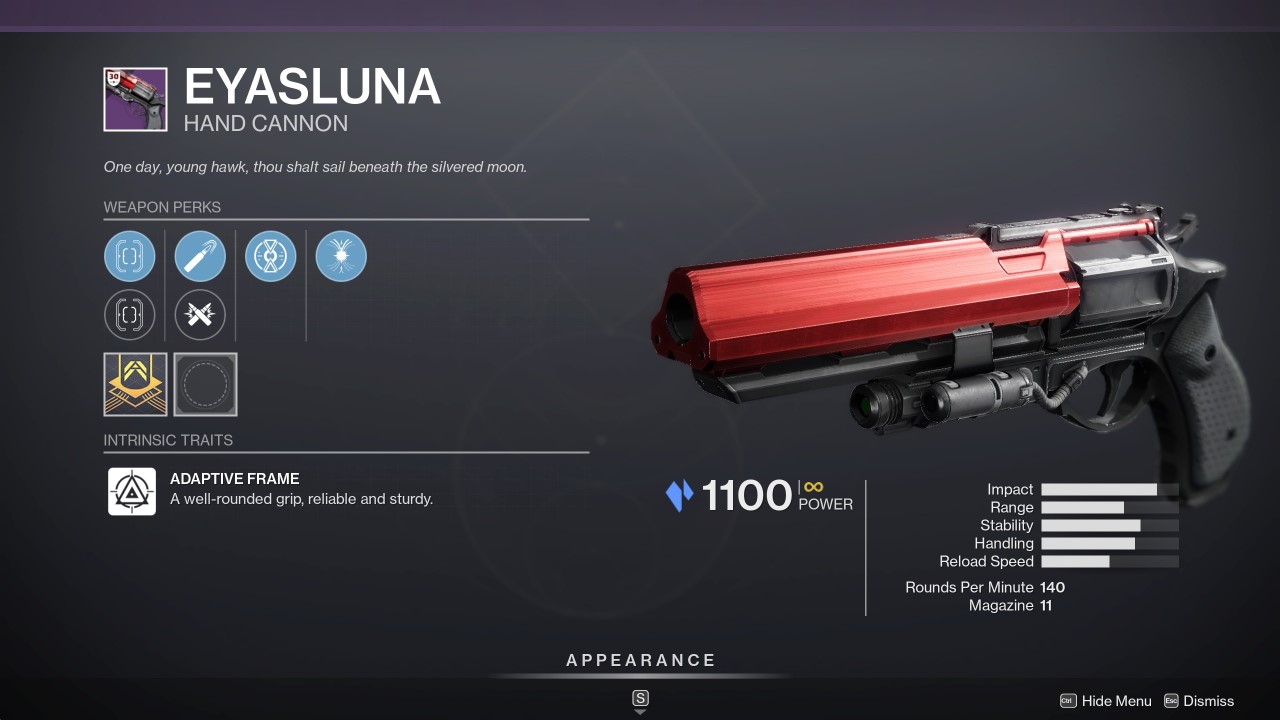Select the unequipped barrel perk below the first
The image size is (1280, 720).
tap(130, 315)
